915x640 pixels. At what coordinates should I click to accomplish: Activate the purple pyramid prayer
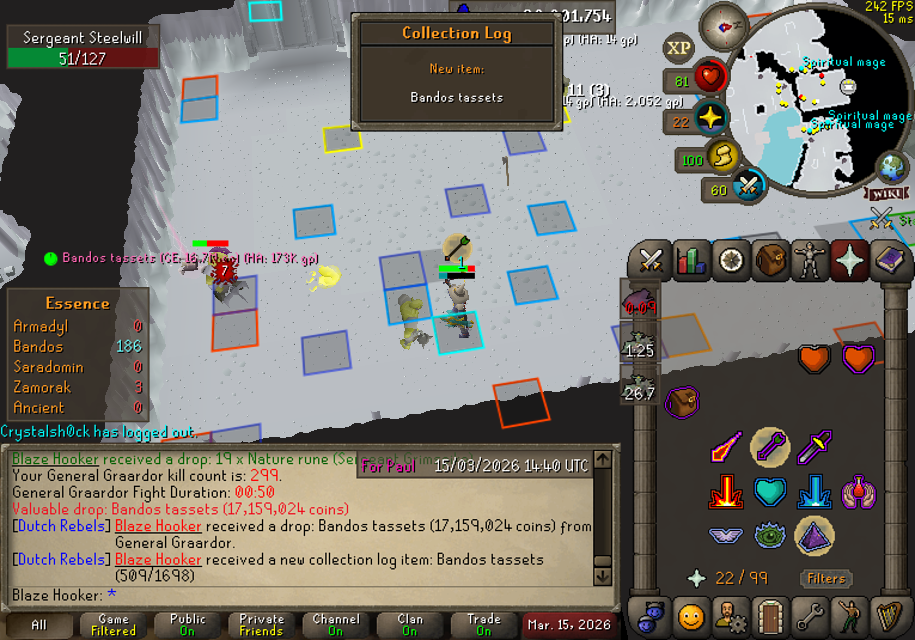pos(812,536)
